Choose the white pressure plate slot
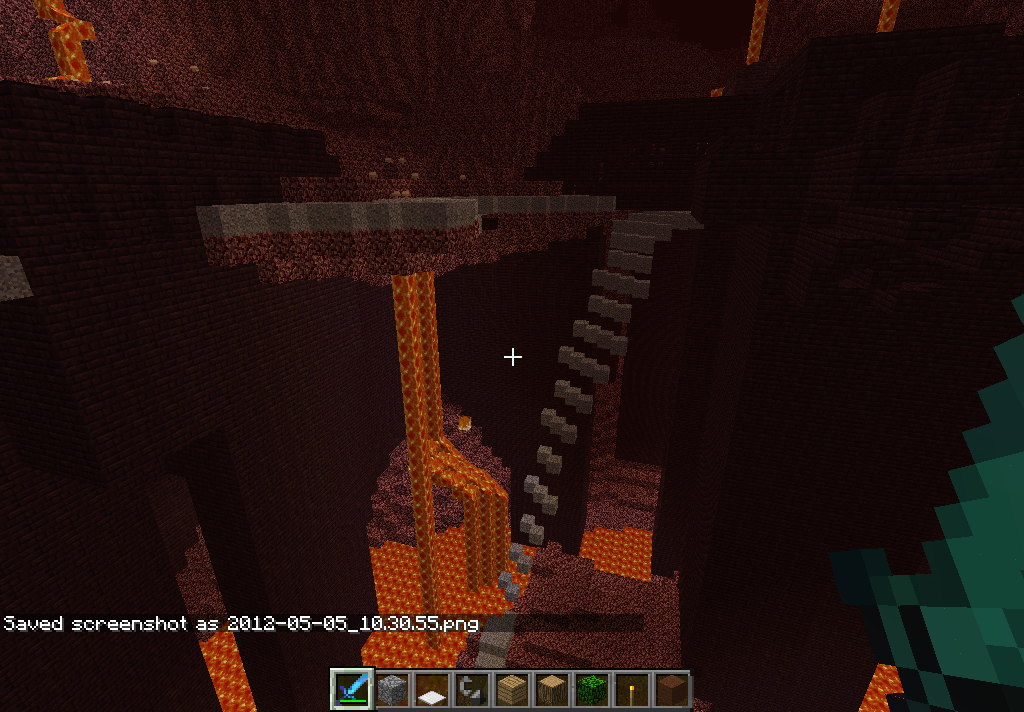The height and width of the screenshot is (712, 1024). pos(432,690)
